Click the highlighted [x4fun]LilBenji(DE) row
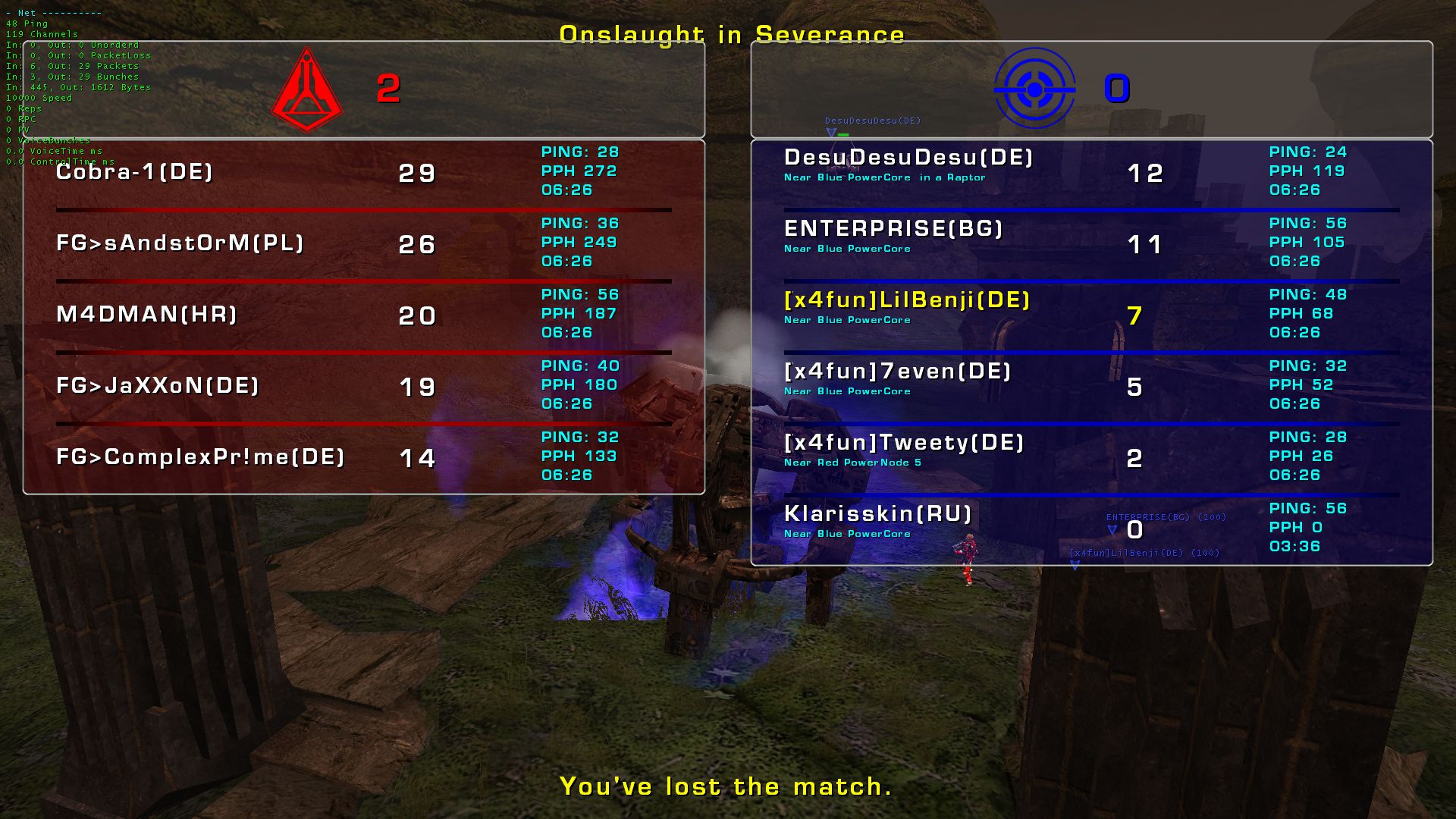Screen dimensions: 1456x819 (907, 300)
